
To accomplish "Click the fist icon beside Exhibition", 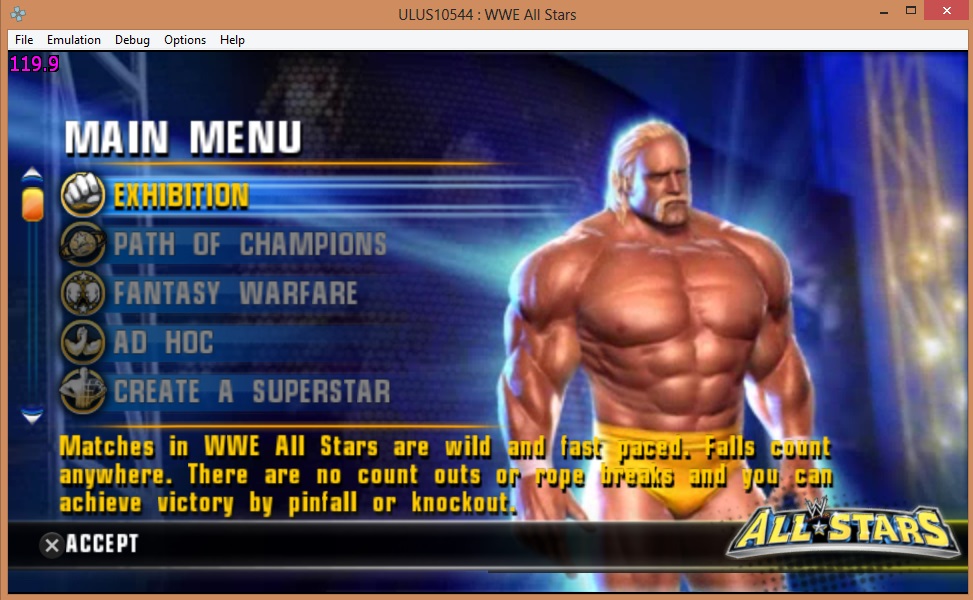I will click(x=83, y=195).
